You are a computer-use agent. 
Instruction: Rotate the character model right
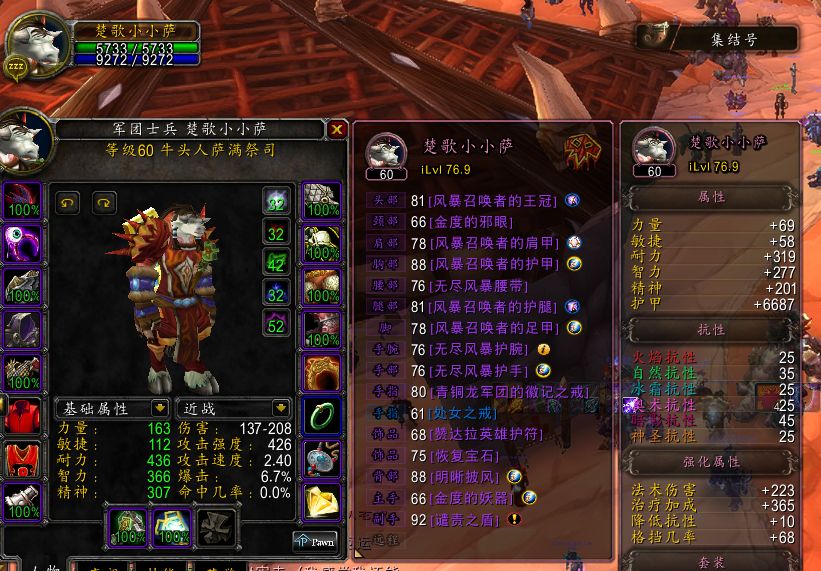point(104,202)
